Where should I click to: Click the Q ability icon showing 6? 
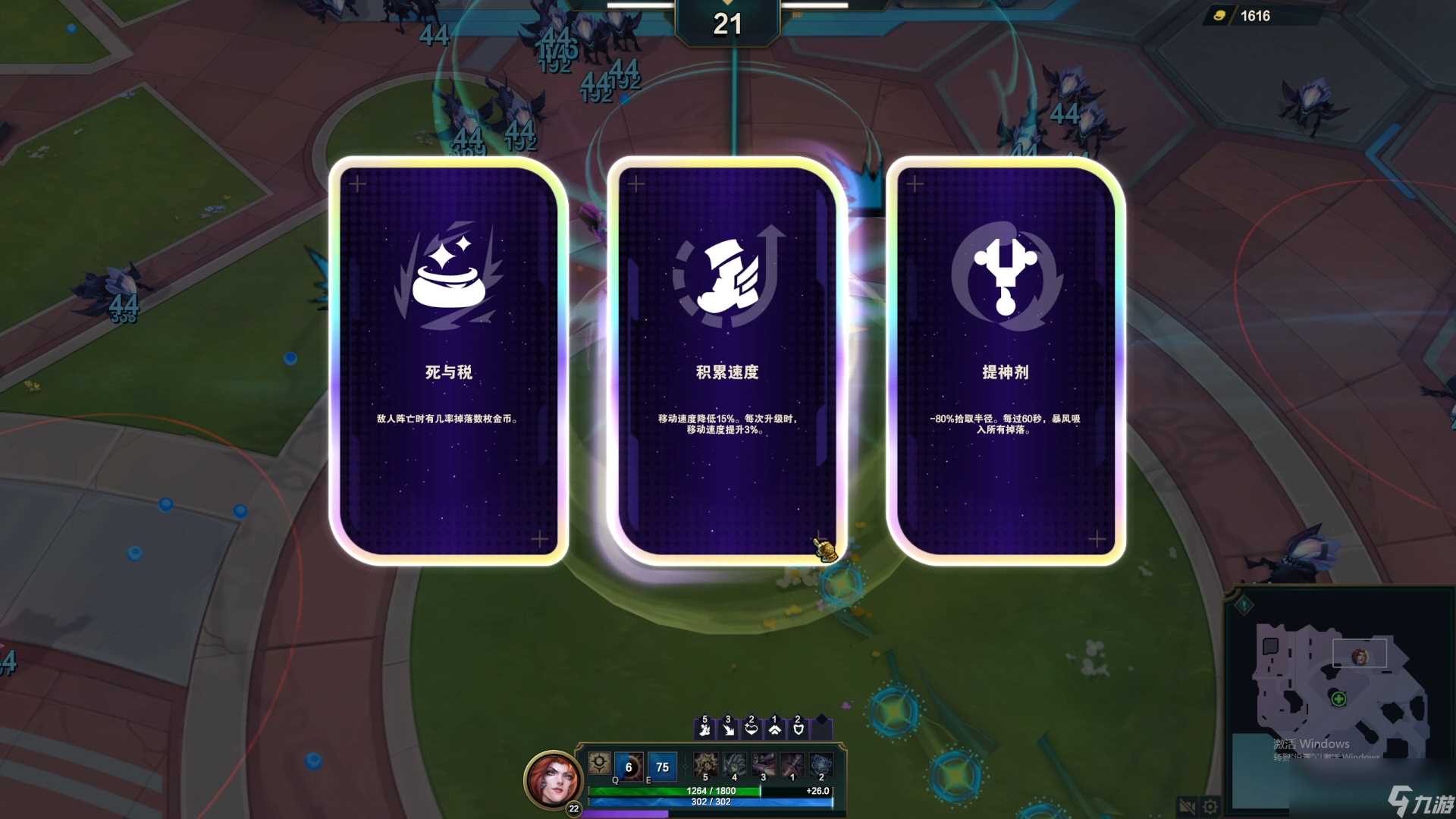629,767
